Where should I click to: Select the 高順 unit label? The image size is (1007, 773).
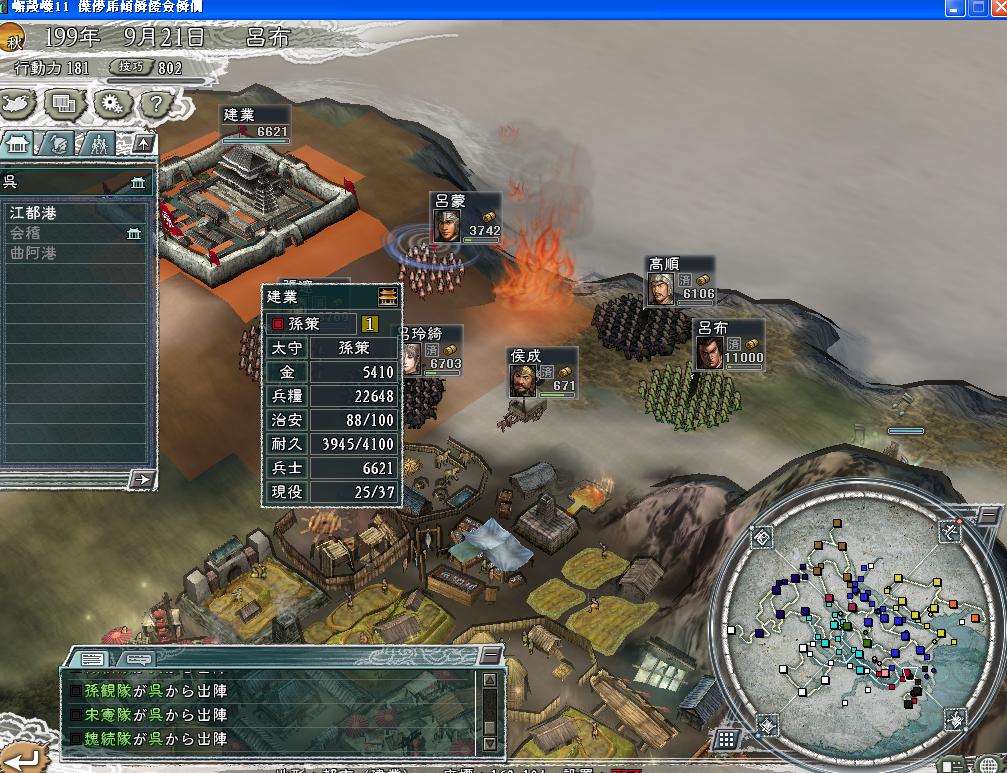click(680, 281)
